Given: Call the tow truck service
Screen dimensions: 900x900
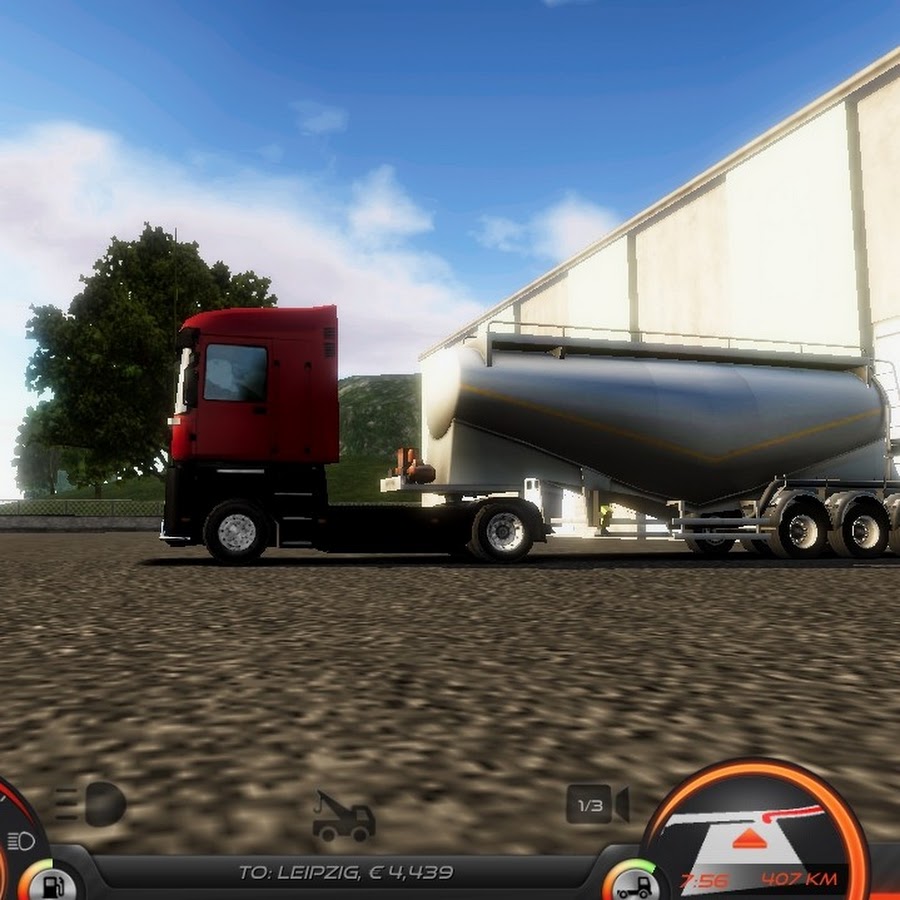Looking at the screenshot, I should point(343,817).
